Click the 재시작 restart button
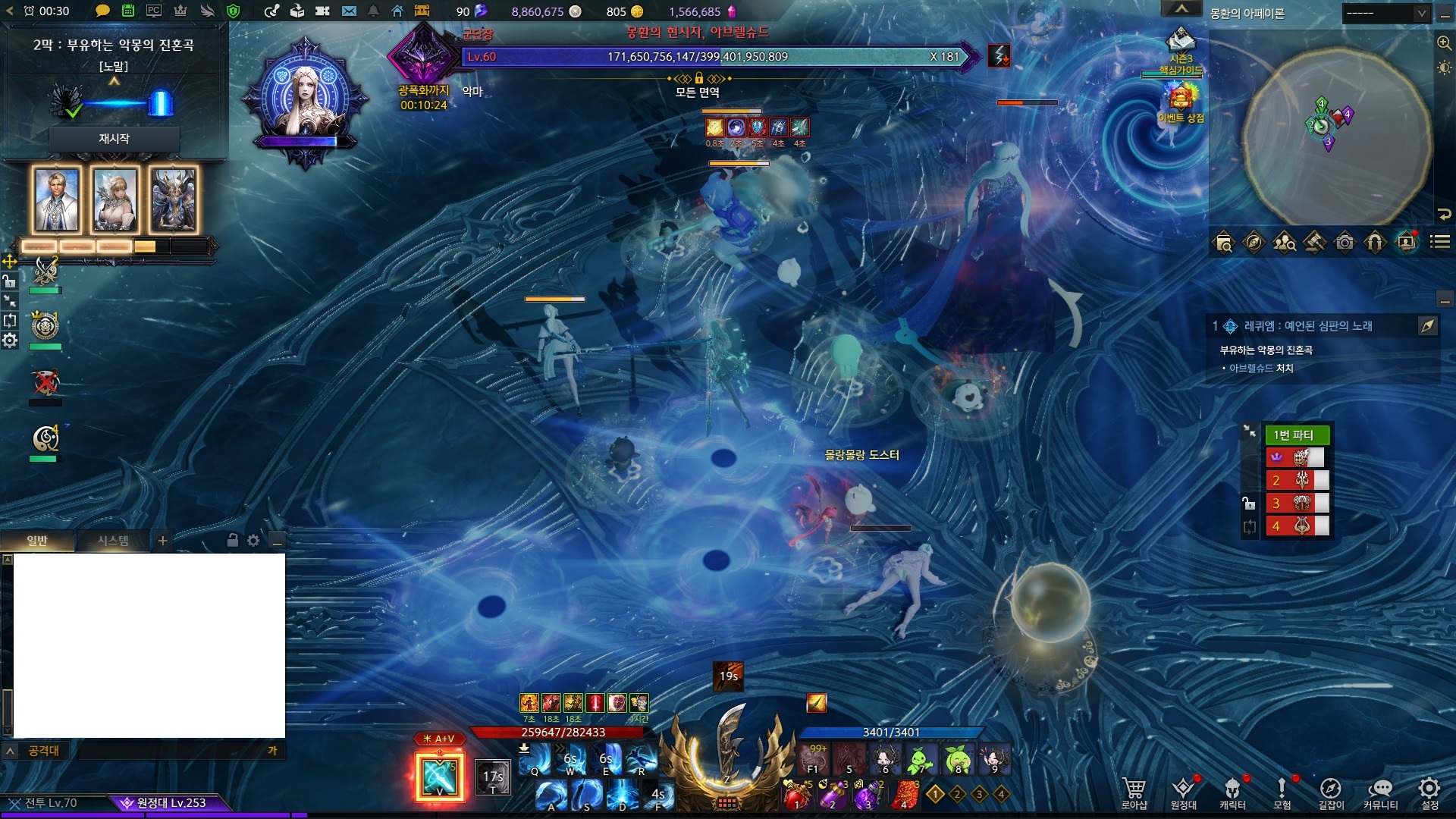 tap(114, 139)
